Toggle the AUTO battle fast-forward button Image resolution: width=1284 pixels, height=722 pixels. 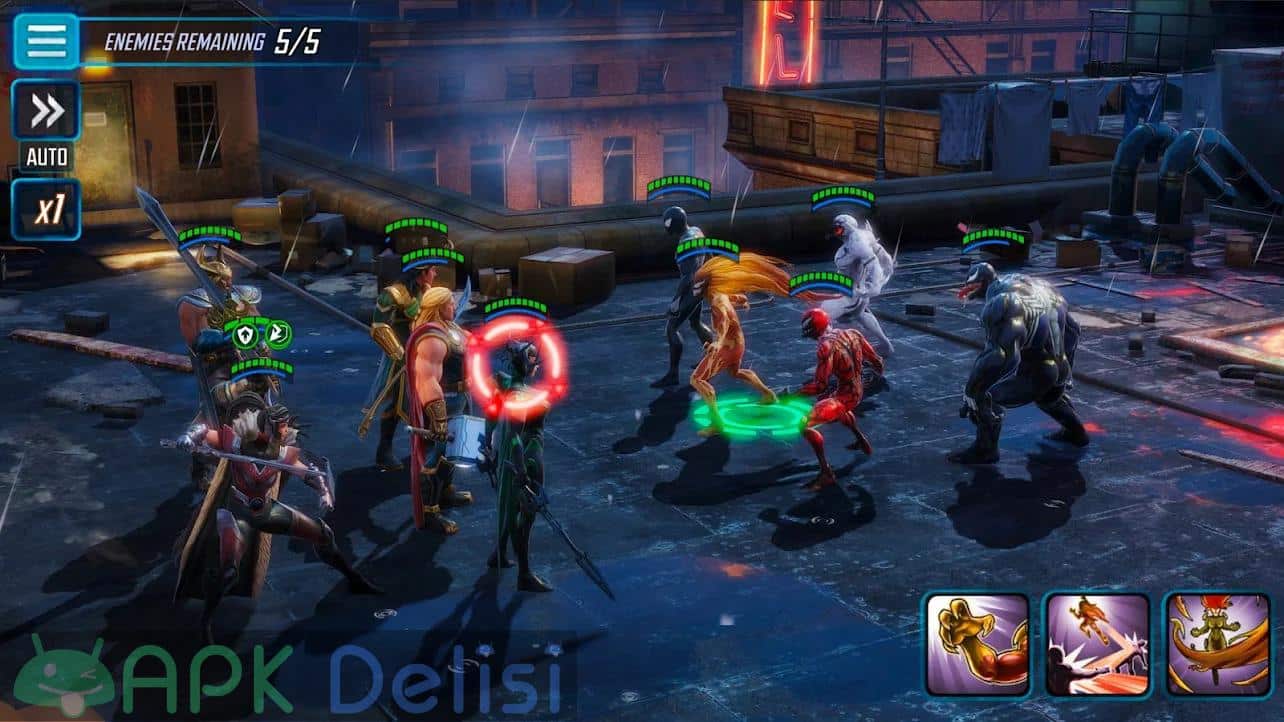click(x=46, y=111)
